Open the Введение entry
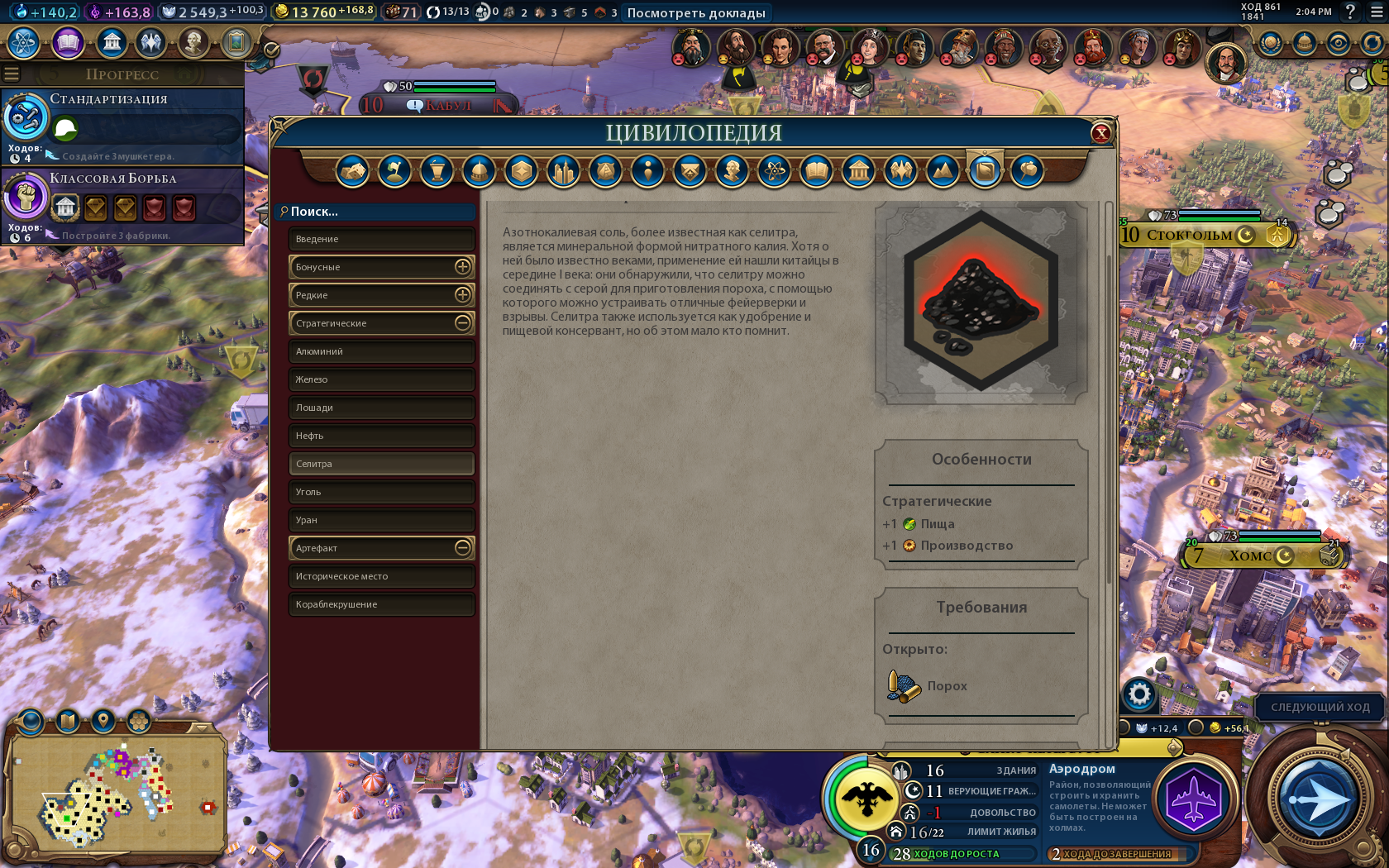This screenshot has width=1389, height=868. coord(381,239)
